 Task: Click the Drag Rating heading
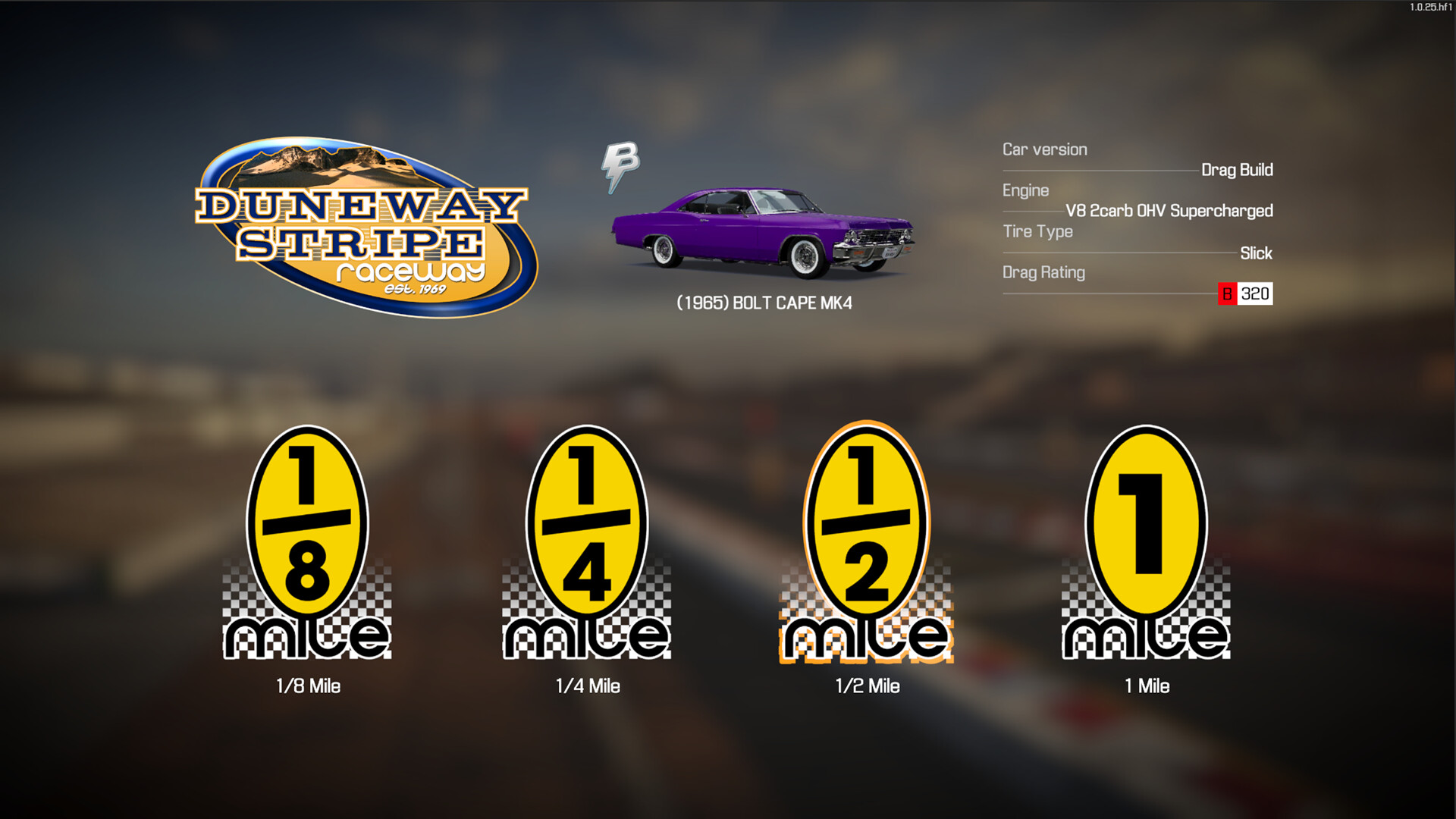pos(1043,272)
